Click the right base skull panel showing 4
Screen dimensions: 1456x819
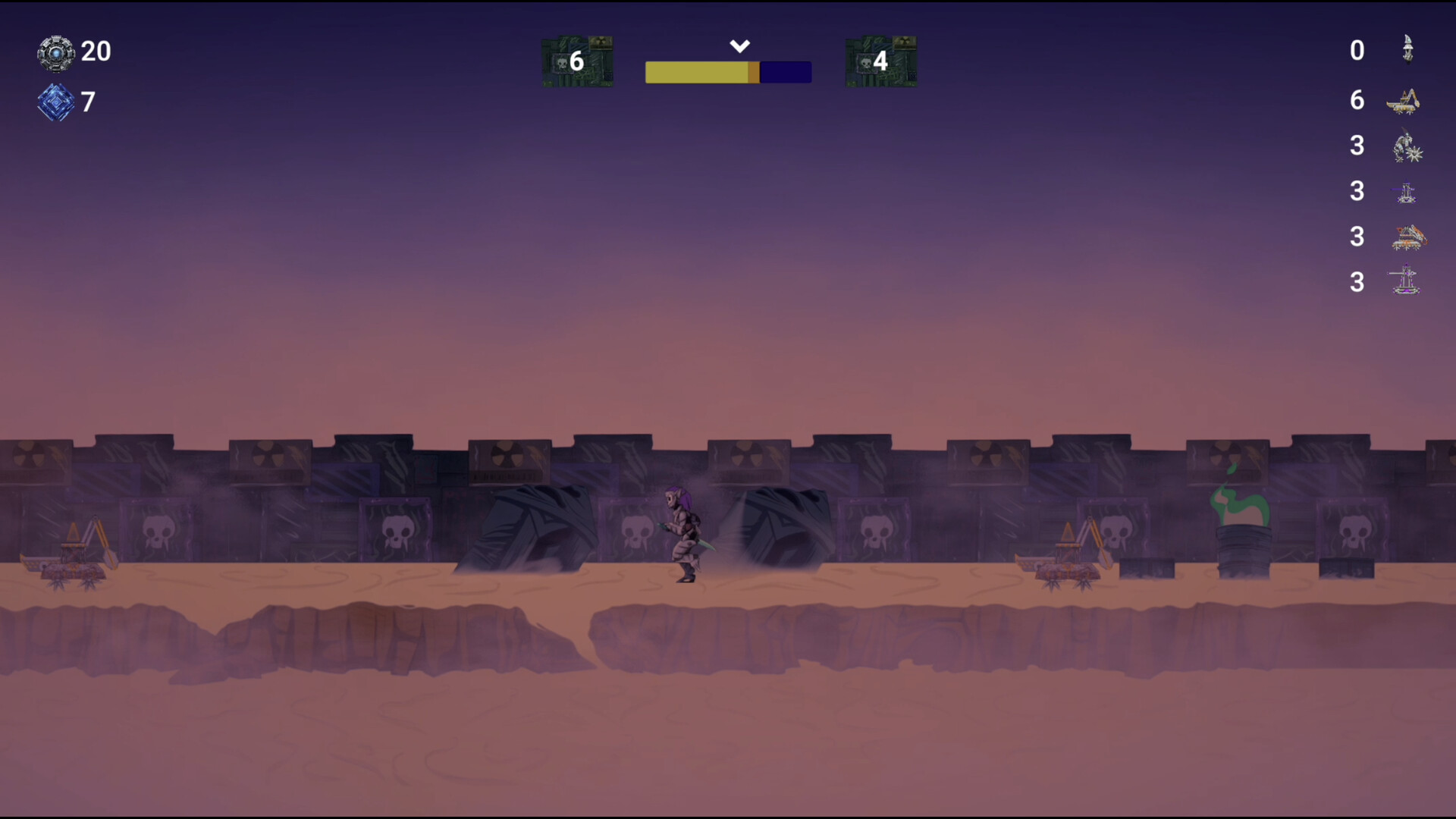pos(880,61)
